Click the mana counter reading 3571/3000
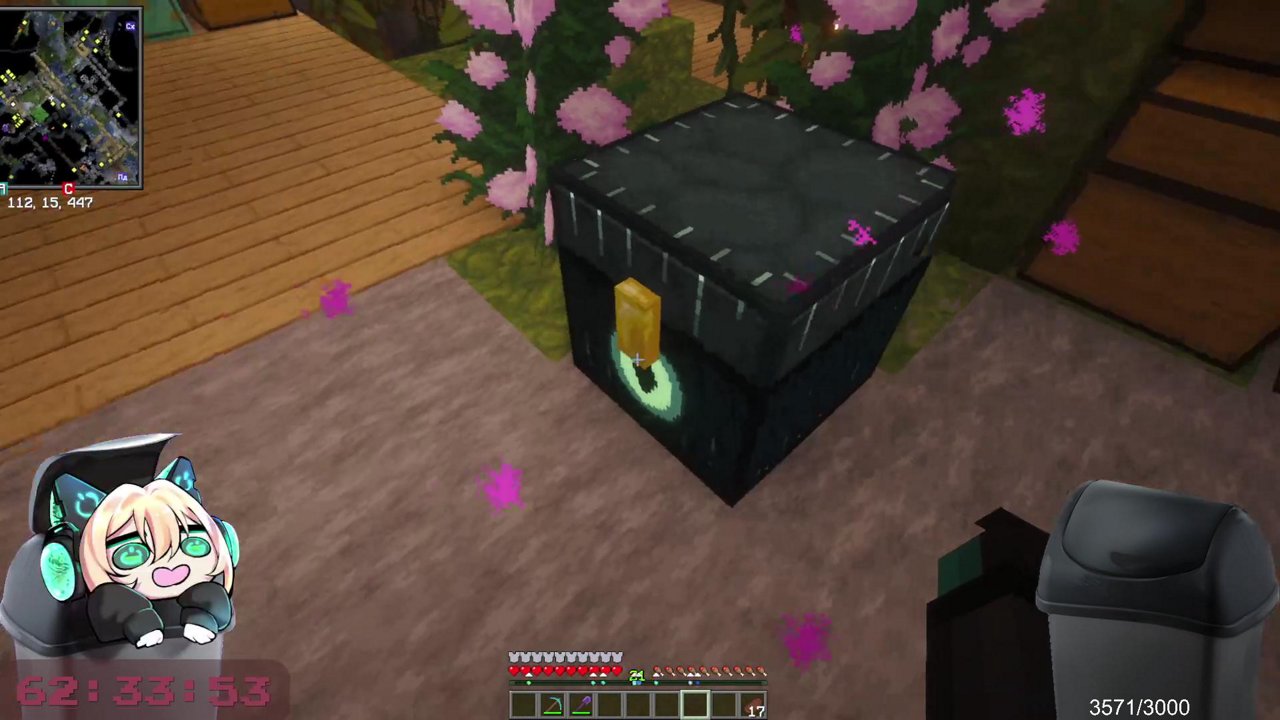Image resolution: width=1280 pixels, height=720 pixels. tap(1138, 706)
